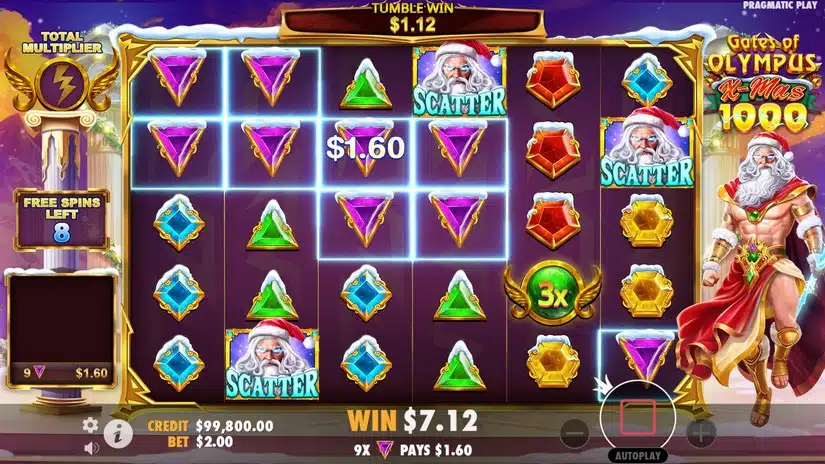
Task: Decrease the bet with minus button
Action: [574, 433]
